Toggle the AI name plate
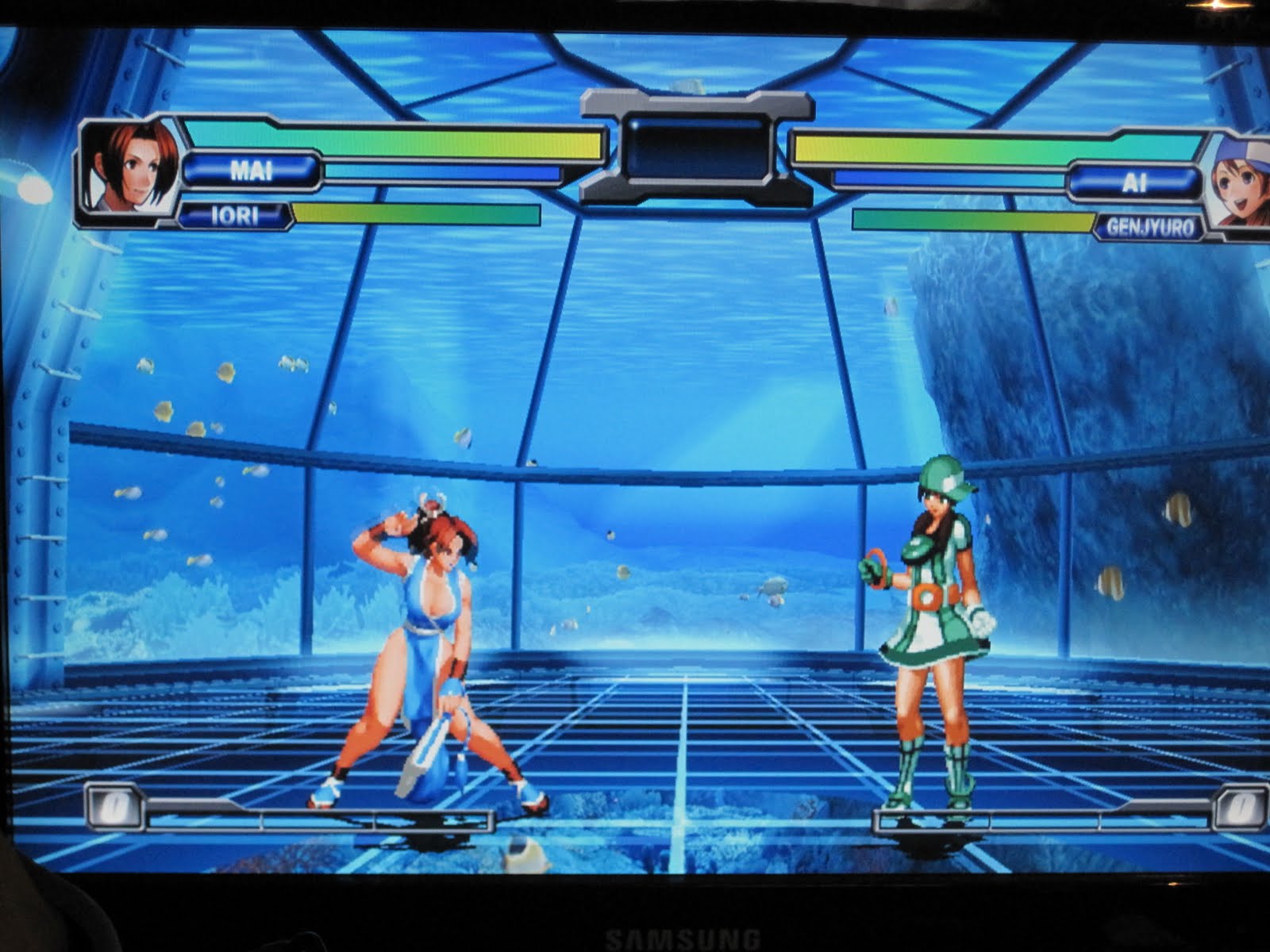Screen dimensions: 1270x952 (1137, 182)
